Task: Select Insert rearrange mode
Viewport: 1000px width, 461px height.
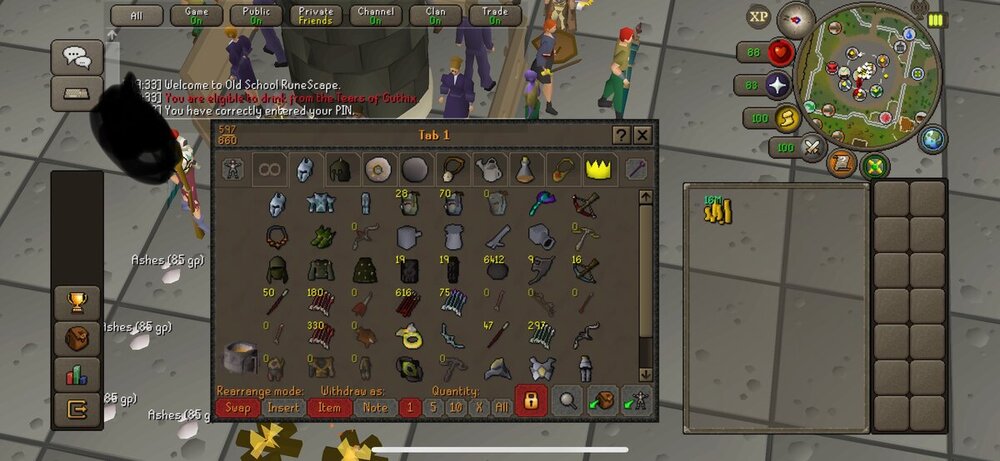Action: 284,407
